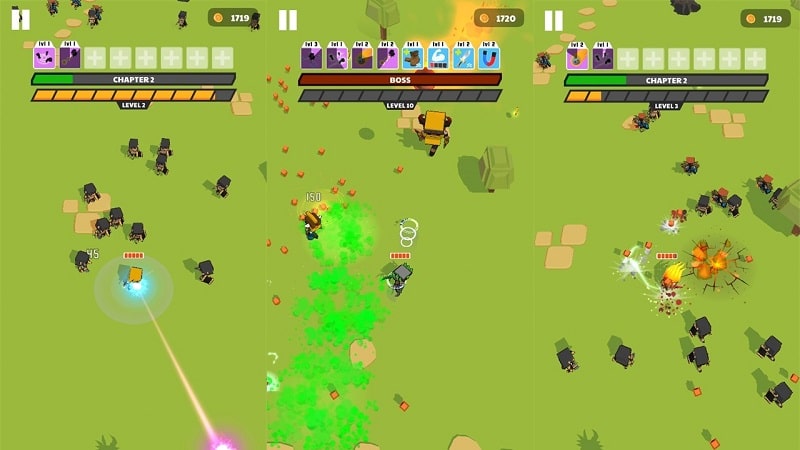This screenshot has height=450, width=800.
Task: Select the flexing arm strength skill icon
Action: tap(437, 57)
